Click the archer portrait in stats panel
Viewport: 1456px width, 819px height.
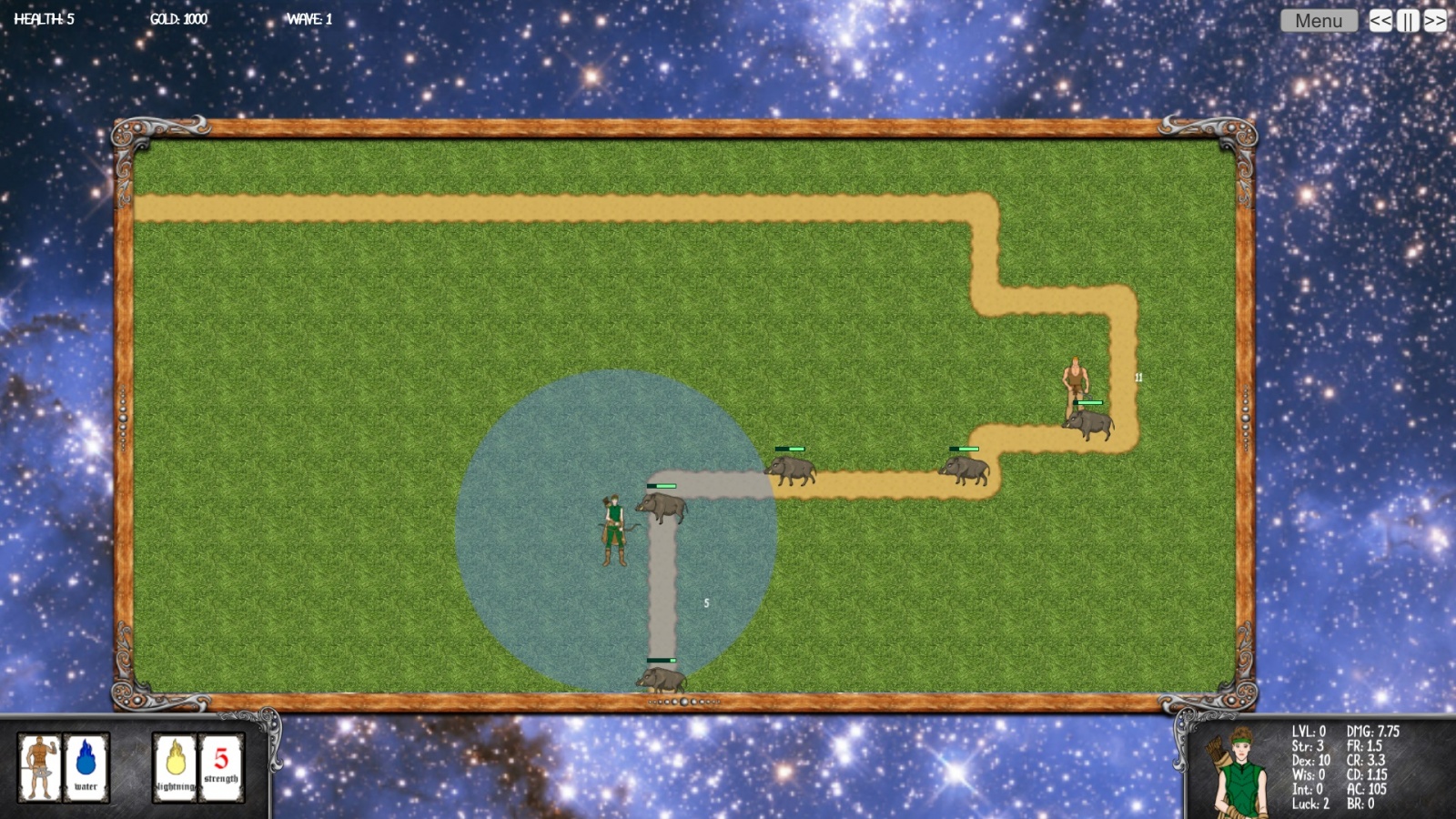coord(1239,772)
